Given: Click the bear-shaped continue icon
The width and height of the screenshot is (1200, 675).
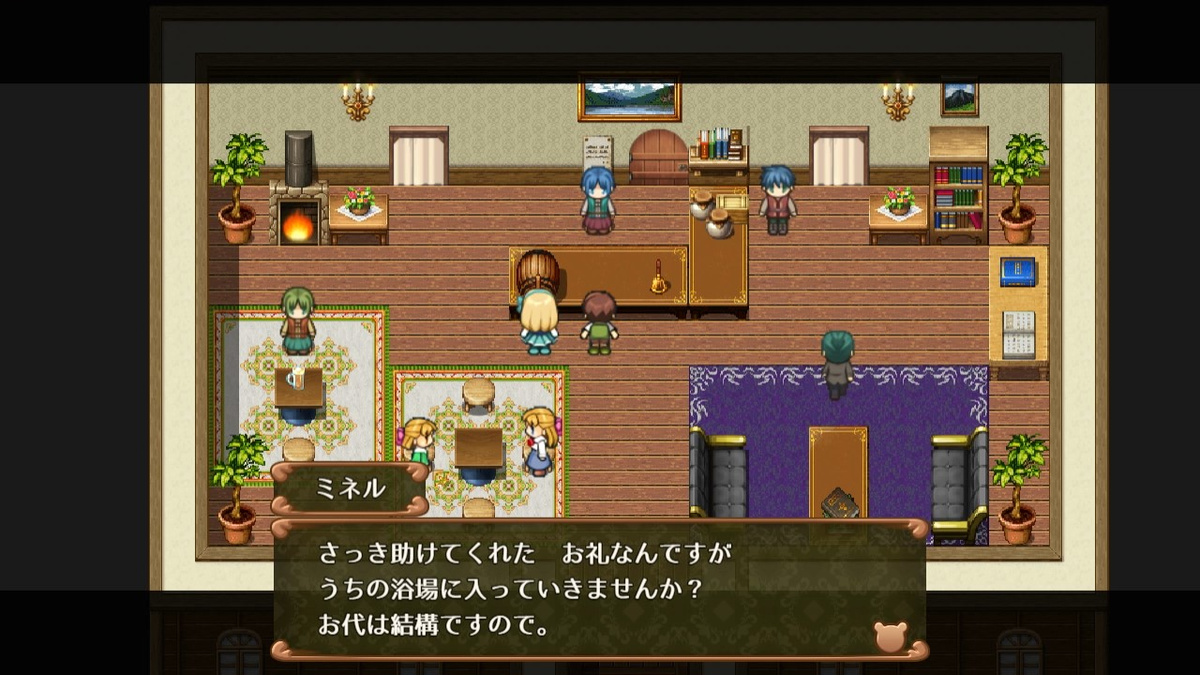Looking at the screenshot, I should click(889, 636).
